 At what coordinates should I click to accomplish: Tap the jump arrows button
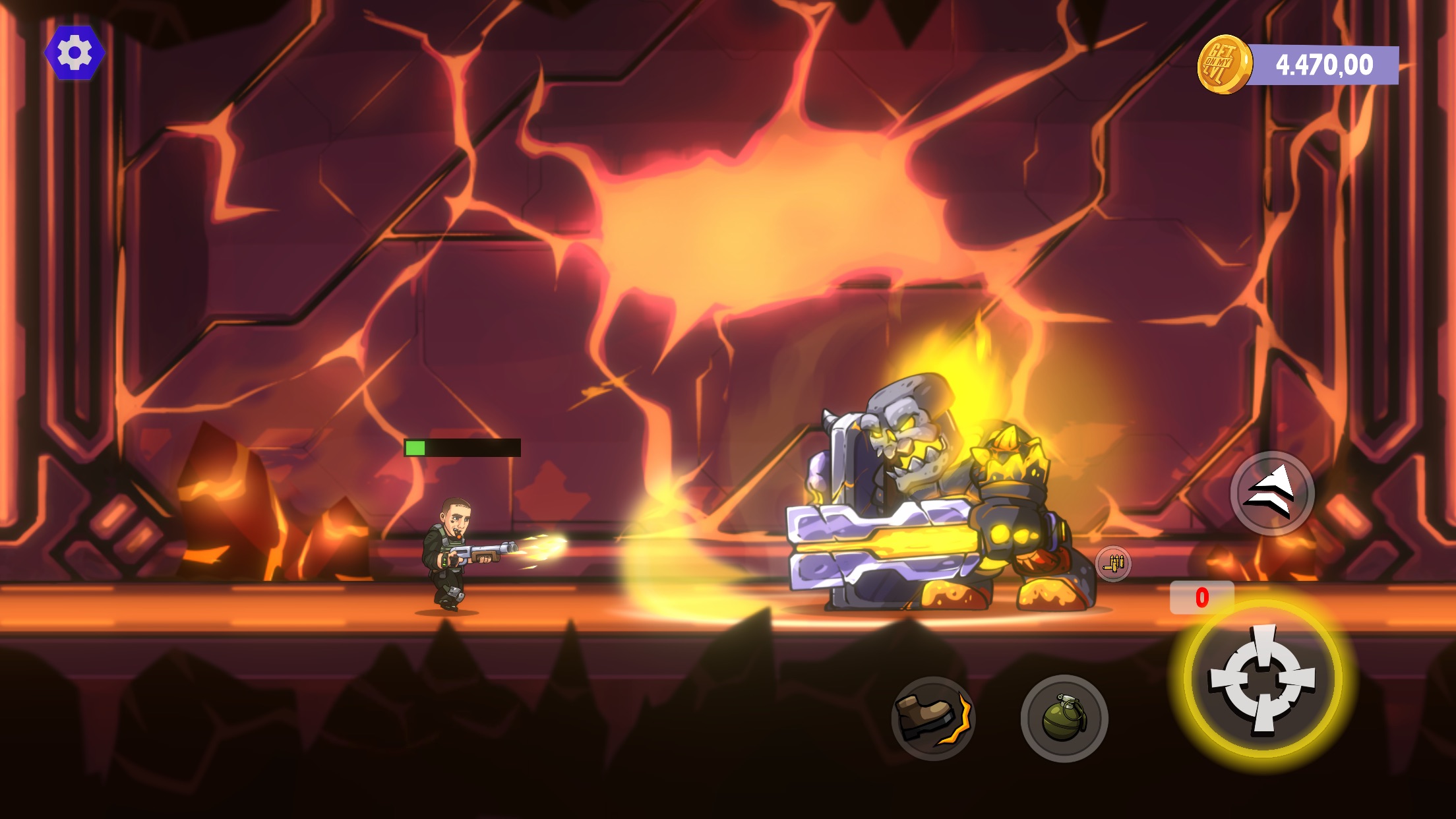pos(1272,494)
